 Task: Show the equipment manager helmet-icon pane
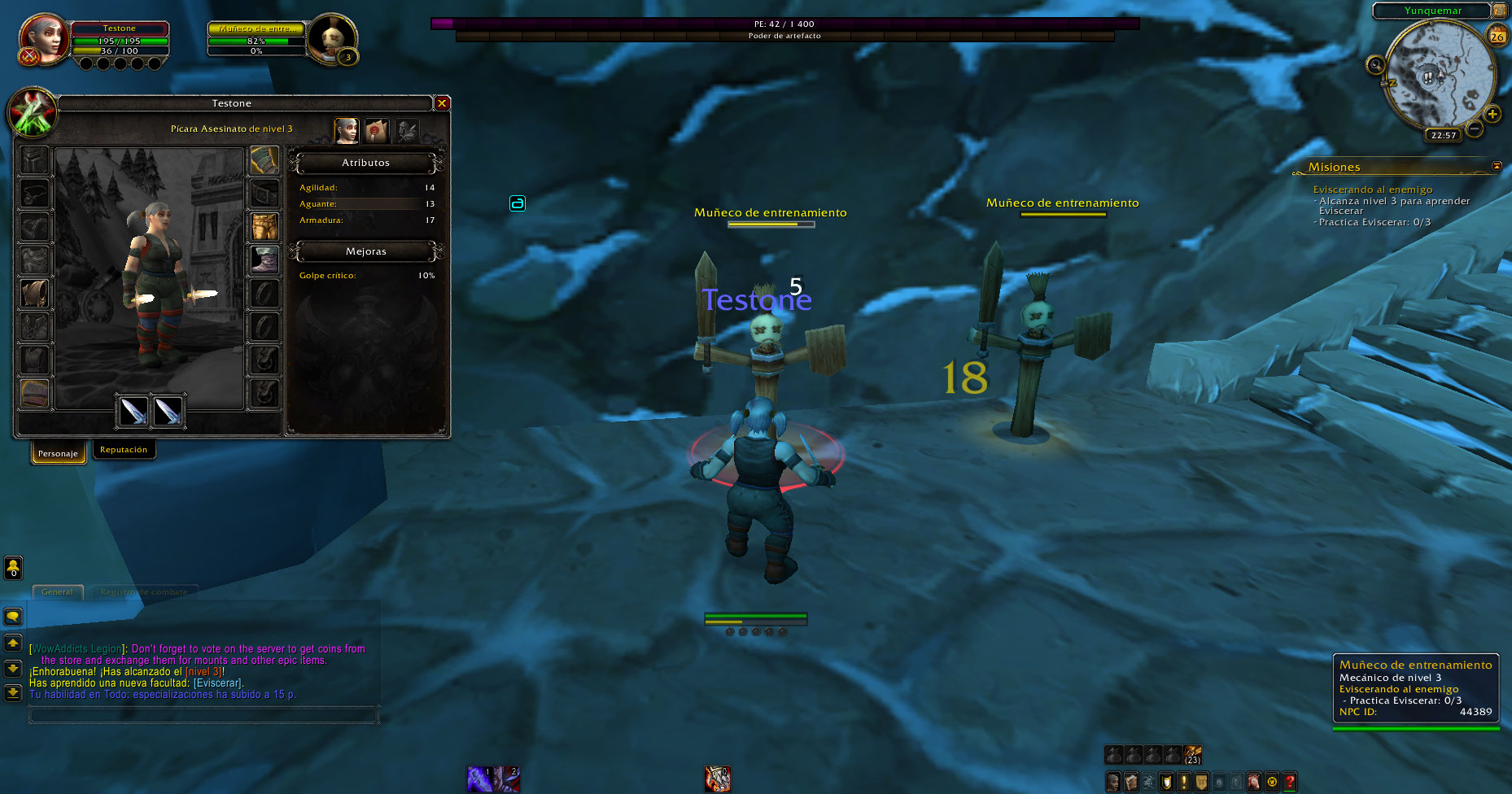tap(407, 130)
